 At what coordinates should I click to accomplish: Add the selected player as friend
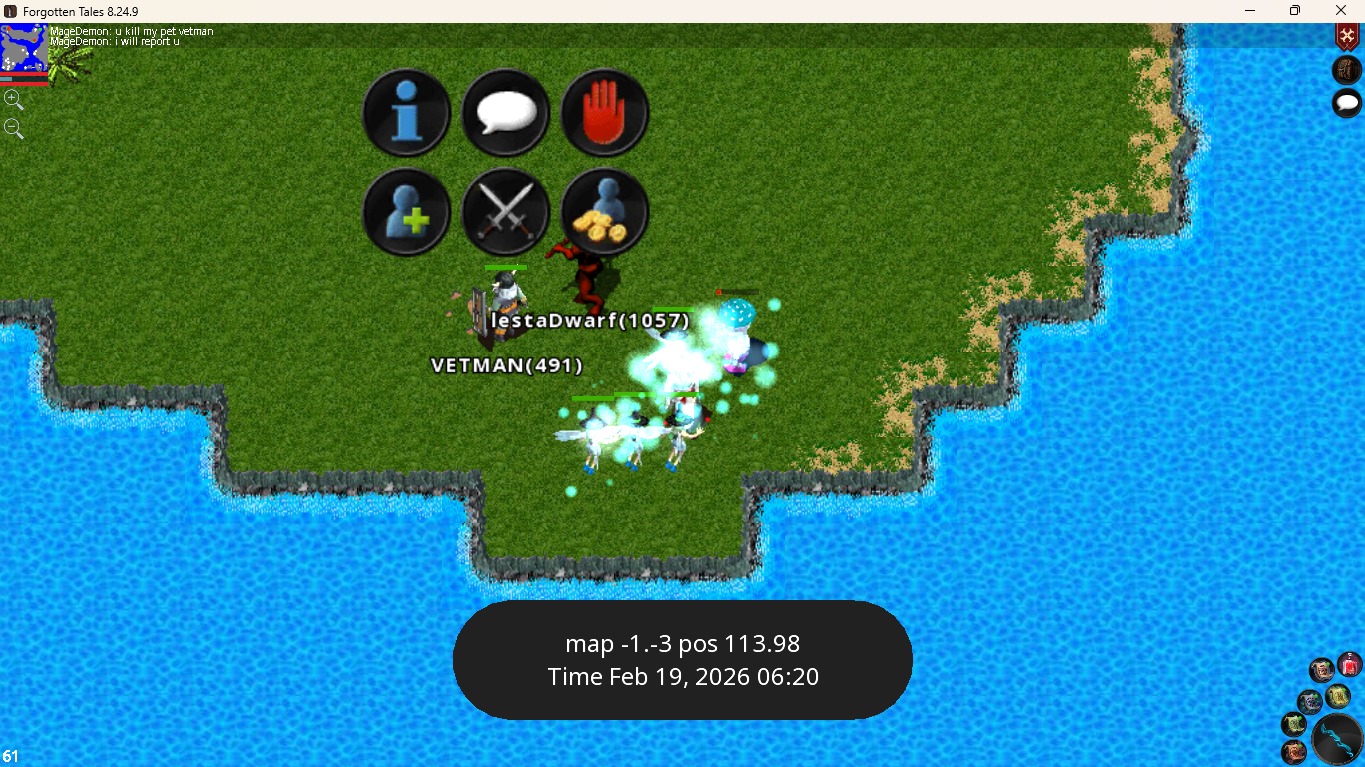pyautogui.click(x=406, y=212)
